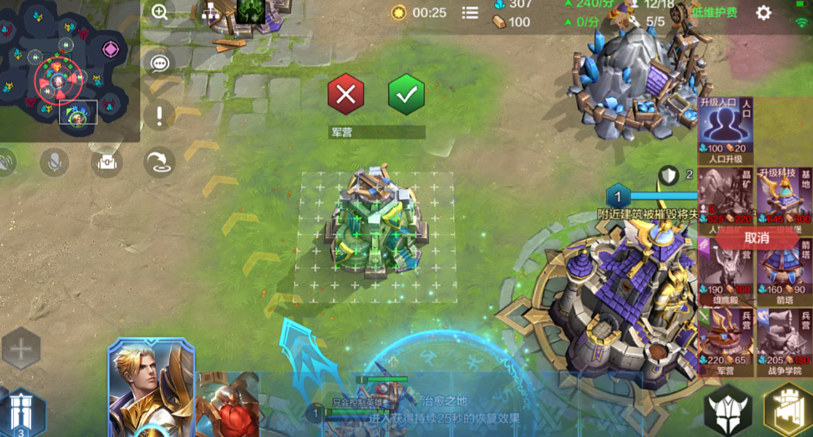Click the horned helmet army button
This screenshot has height=437, width=813.
(728, 410)
